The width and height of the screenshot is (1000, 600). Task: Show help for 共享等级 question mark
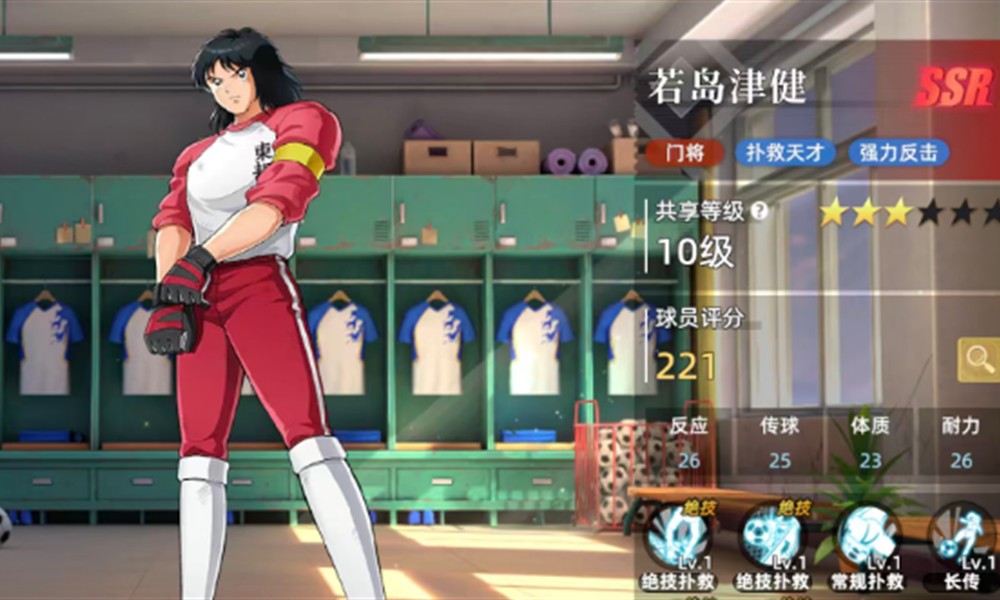tap(760, 211)
